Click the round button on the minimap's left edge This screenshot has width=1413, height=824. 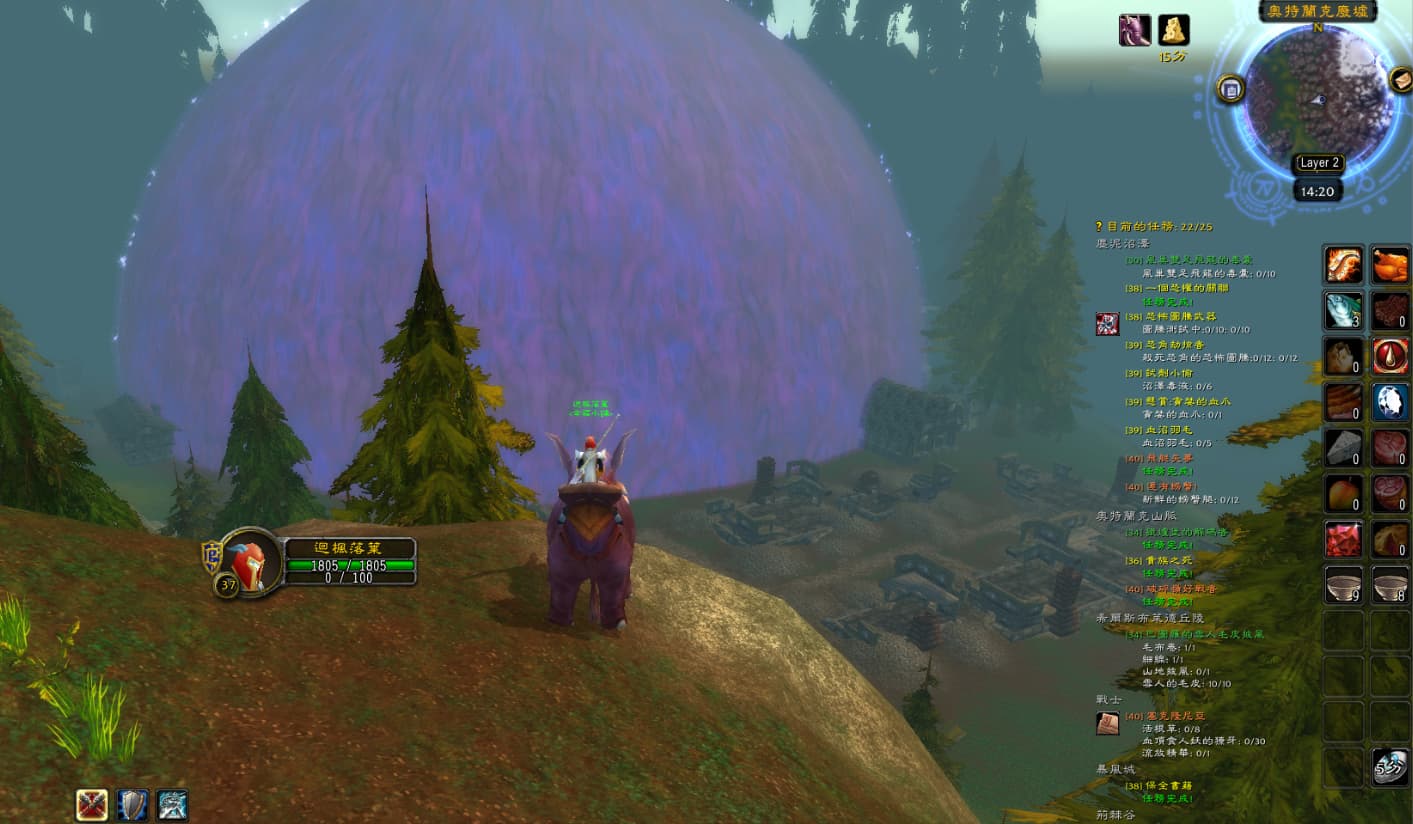(x=1230, y=89)
